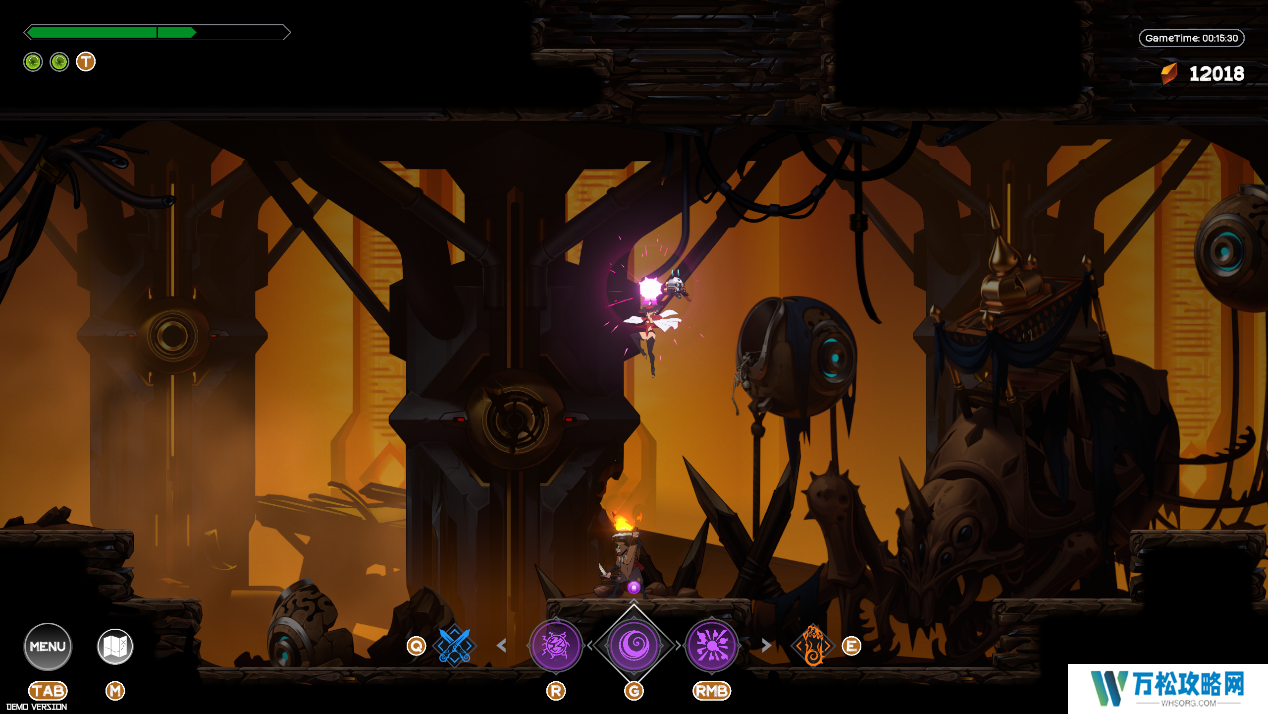Activate the purple crackling orb skill
The width and height of the screenshot is (1268, 714).
(x=555, y=646)
